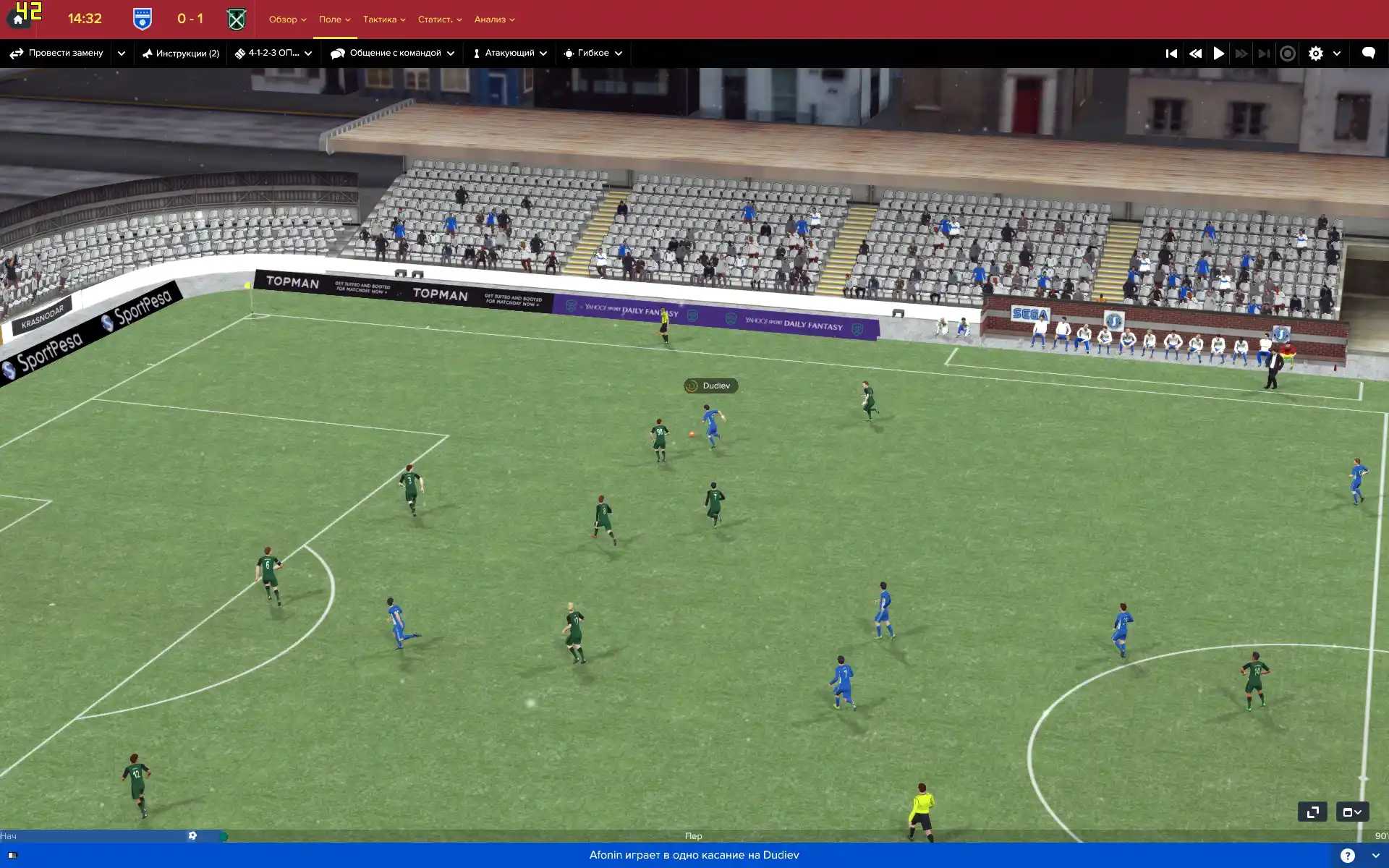Open the Статист. (Stats) menu
The width and height of the screenshot is (1389, 868).
point(439,20)
